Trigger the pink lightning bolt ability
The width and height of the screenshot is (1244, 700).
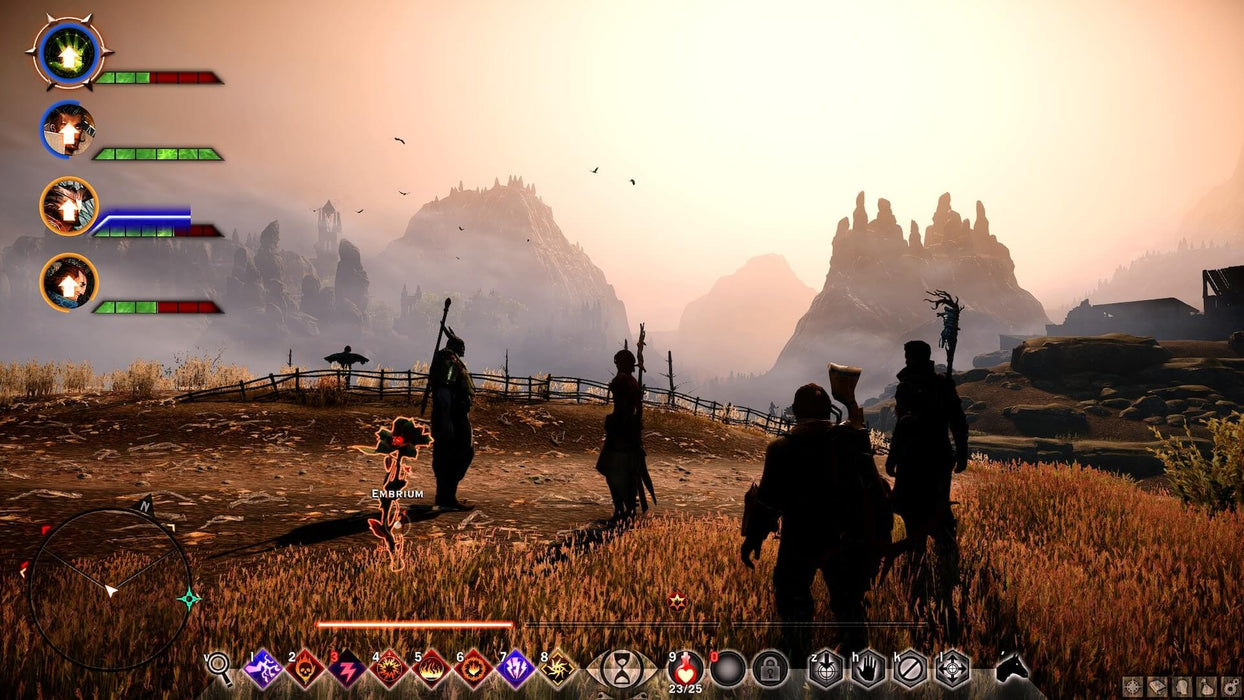coord(347,668)
